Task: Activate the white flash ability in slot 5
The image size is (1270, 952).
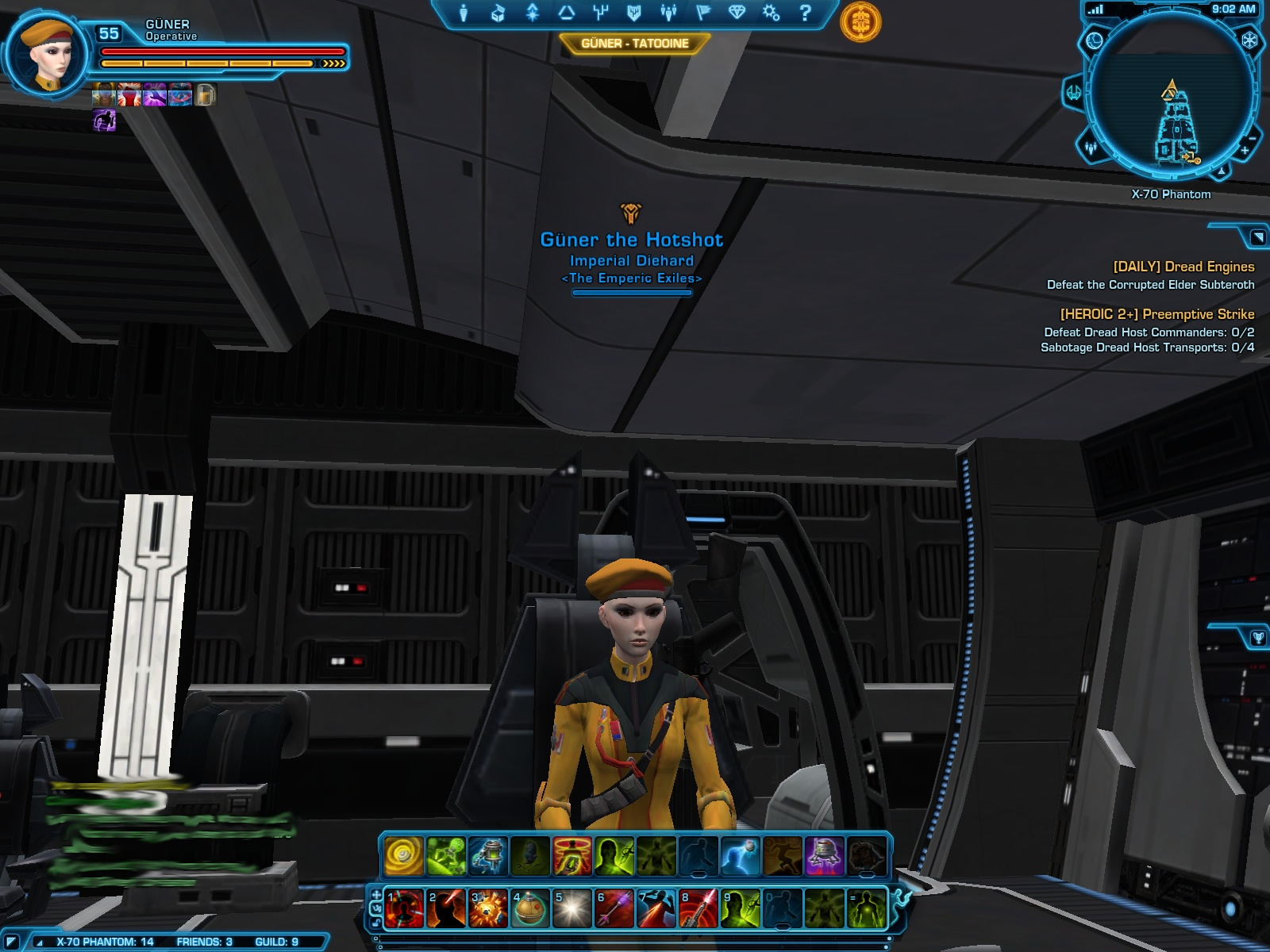Action: point(572,908)
